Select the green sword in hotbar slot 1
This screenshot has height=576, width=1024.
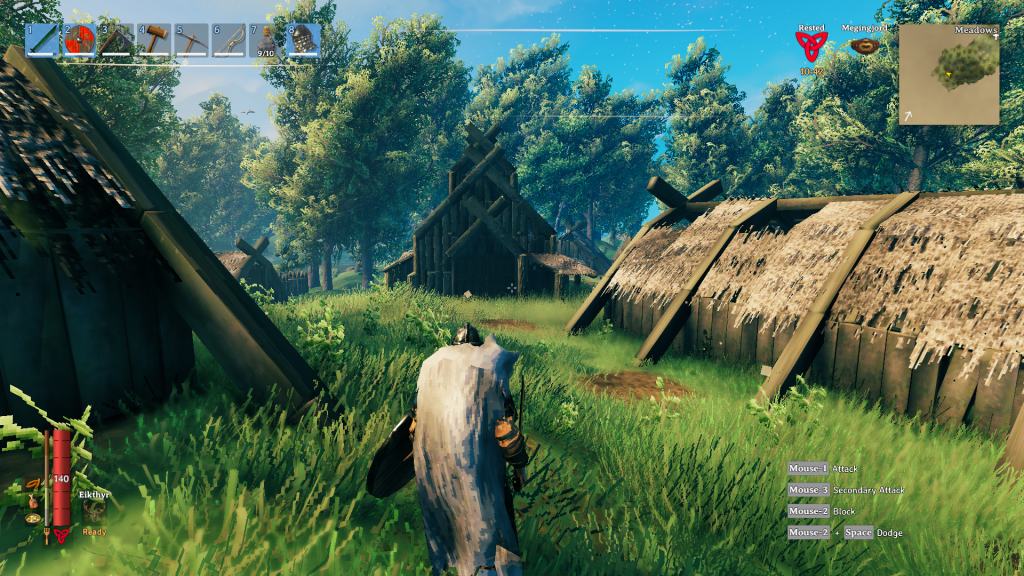[42, 41]
